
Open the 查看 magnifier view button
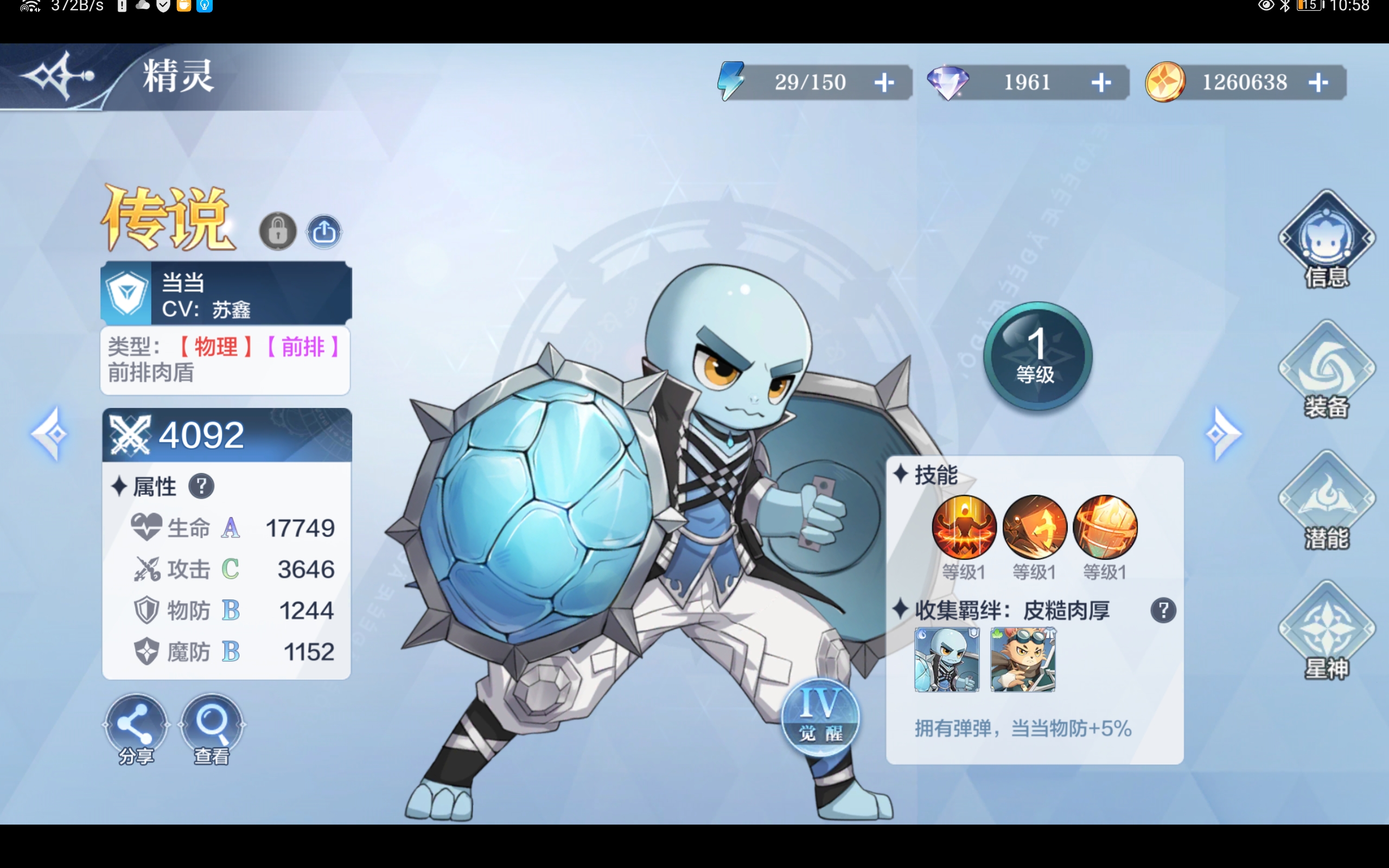point(212,728)
